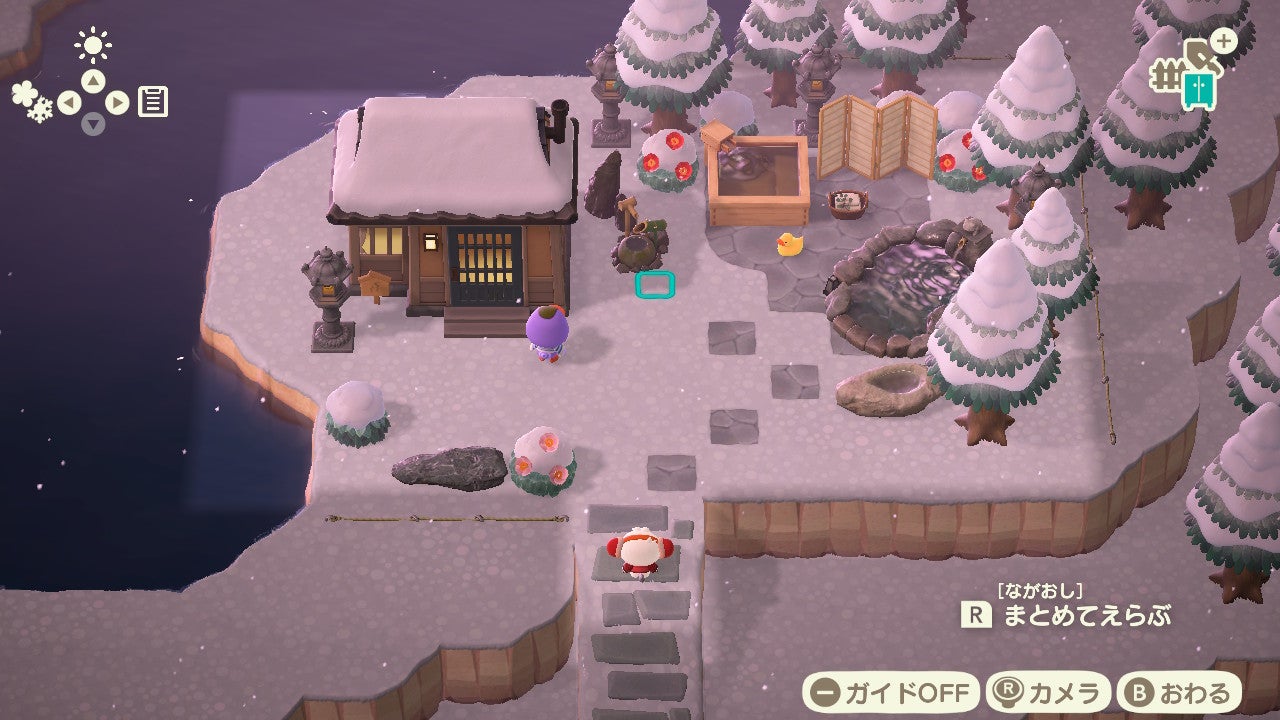Image resolution: width=1280 pixels, height=720 pixels.
Task: Select the sun time-of-day icon
Action: tap(93, 44)
